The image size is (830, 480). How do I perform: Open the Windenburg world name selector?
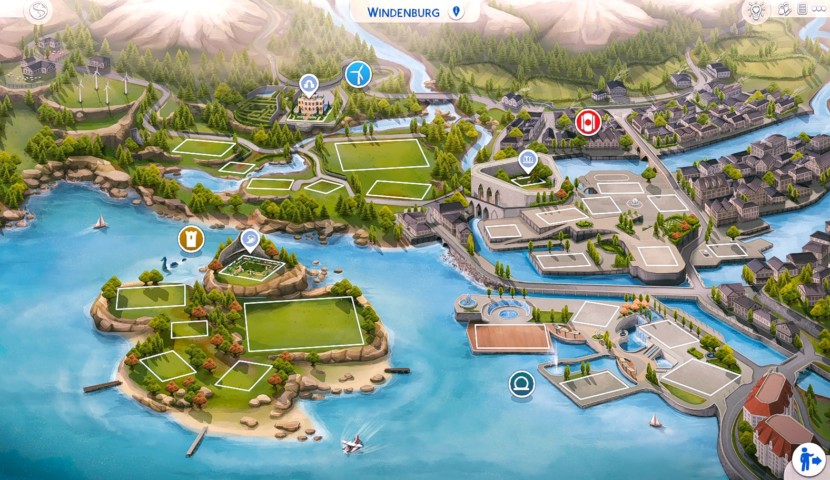(x=414, y=12)
